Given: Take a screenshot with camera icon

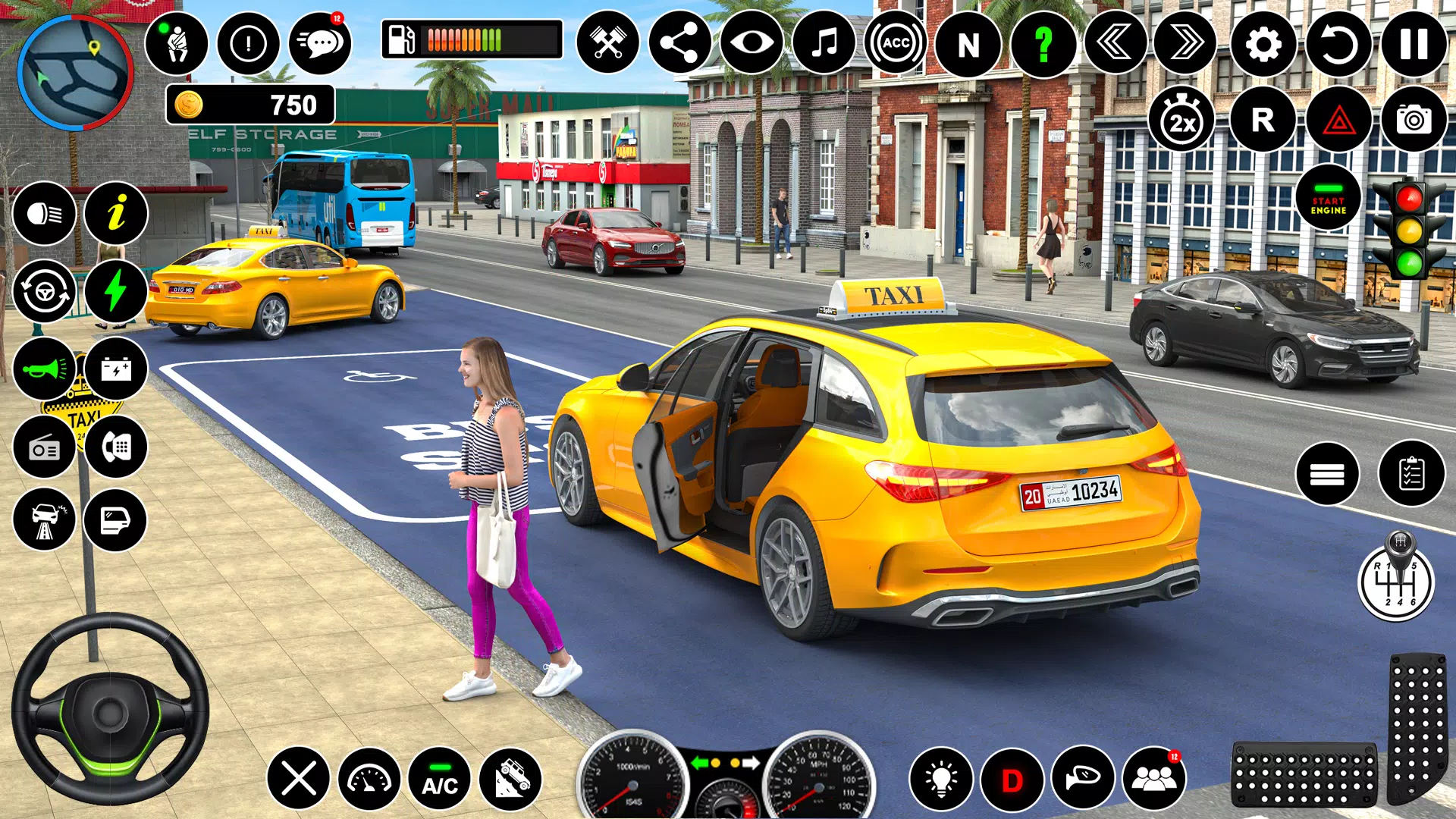Looking at the screenshot, I should 1414,120.
